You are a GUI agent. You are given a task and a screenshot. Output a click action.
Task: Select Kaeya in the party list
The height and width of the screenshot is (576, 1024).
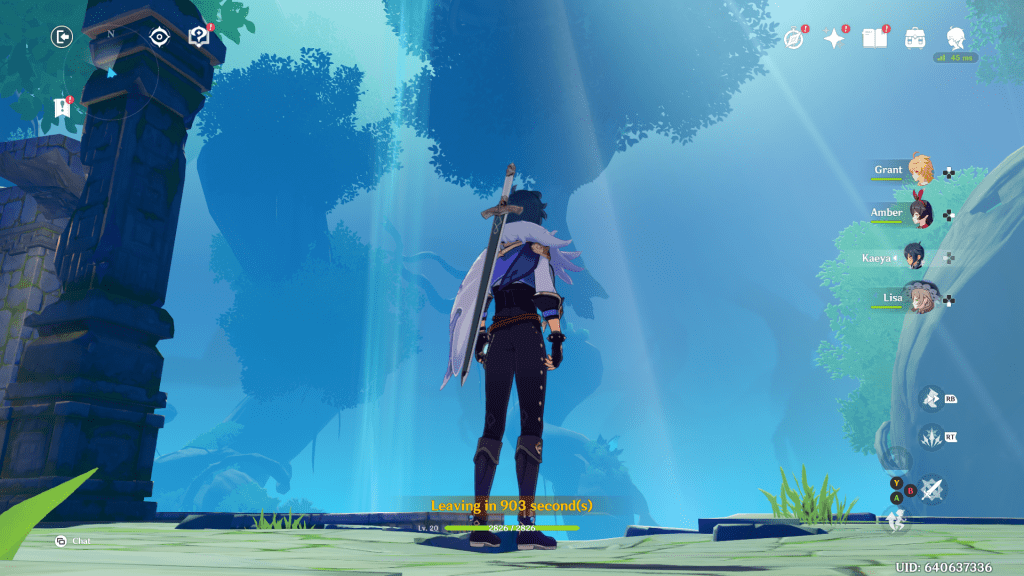pyautogui.click(x=915, y=257)
